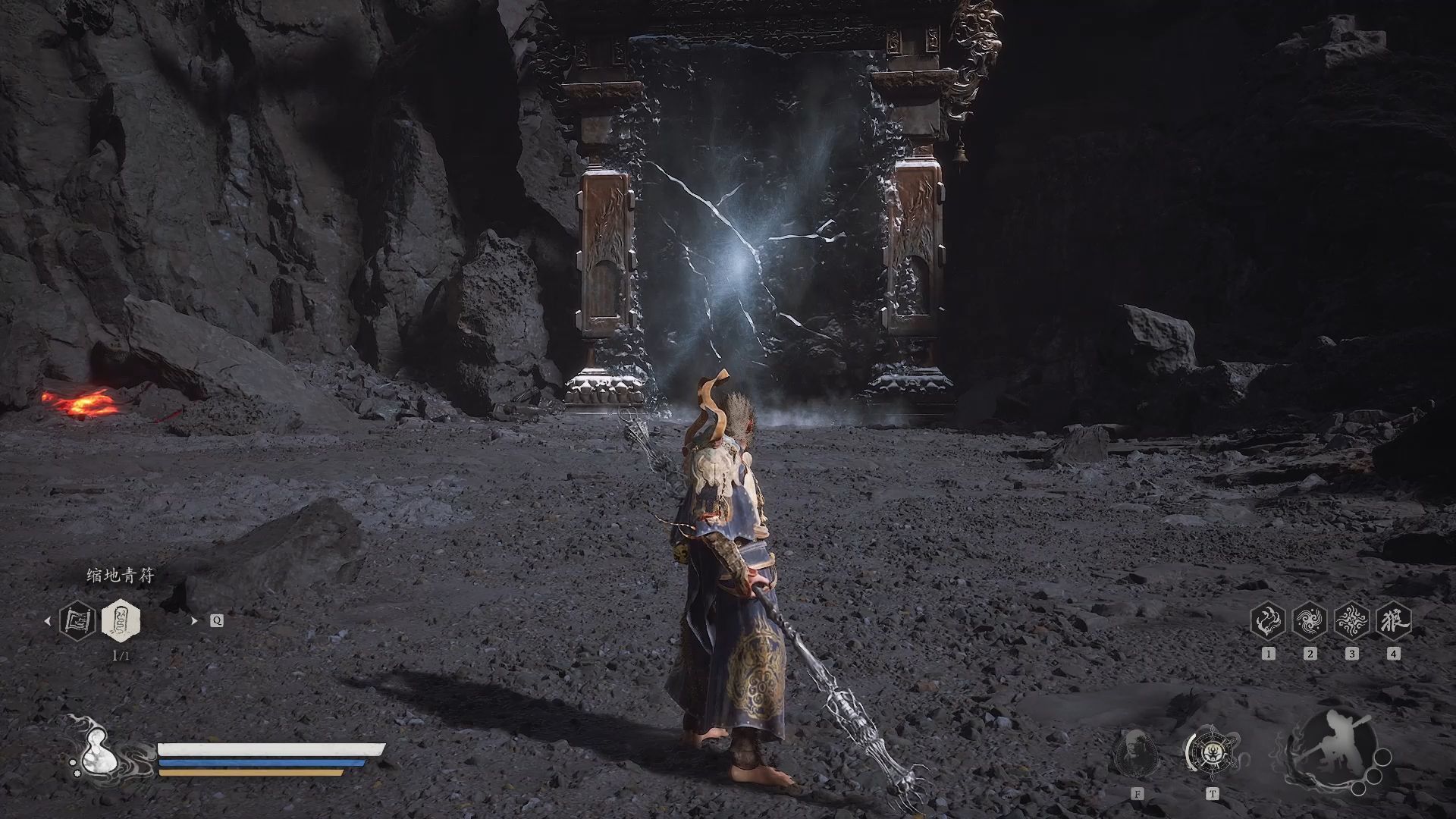Cycle quick items with the left arrow
This screenshot has height=819, width=1456.
point(48,621)
